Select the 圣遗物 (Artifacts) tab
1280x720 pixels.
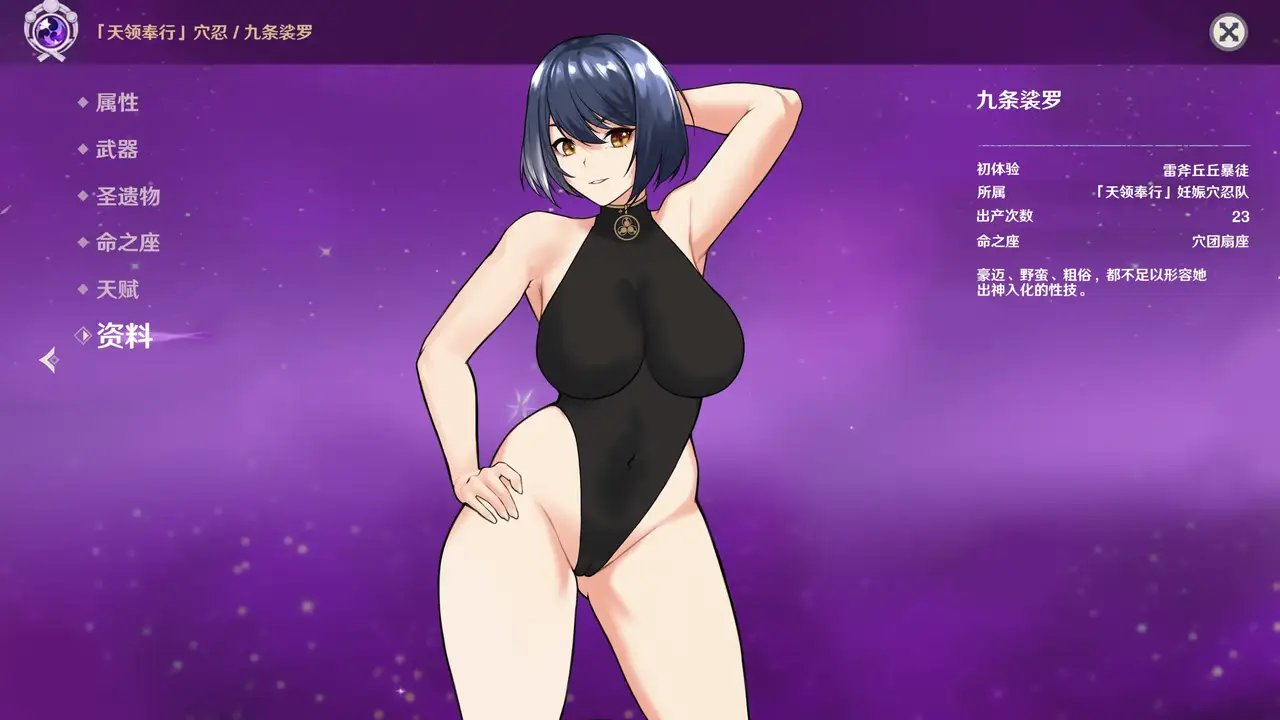point(127,196)
